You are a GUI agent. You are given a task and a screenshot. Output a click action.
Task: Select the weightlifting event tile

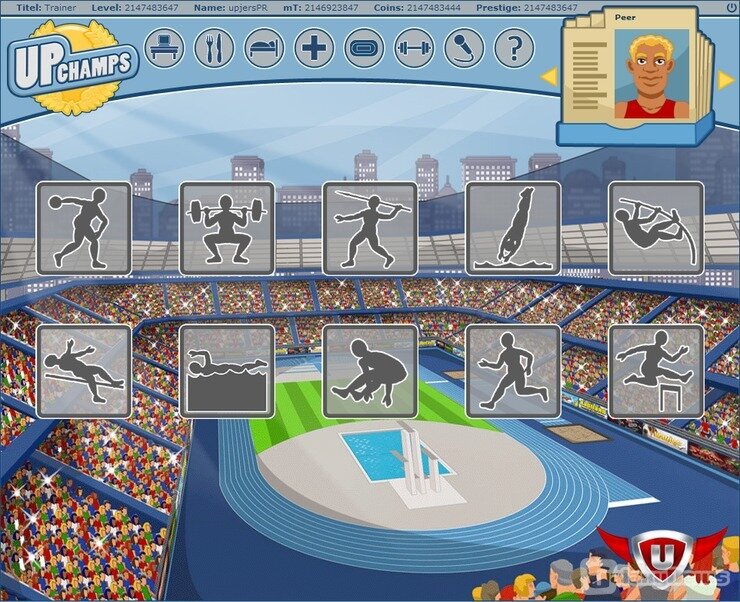[x=227, y=228]
